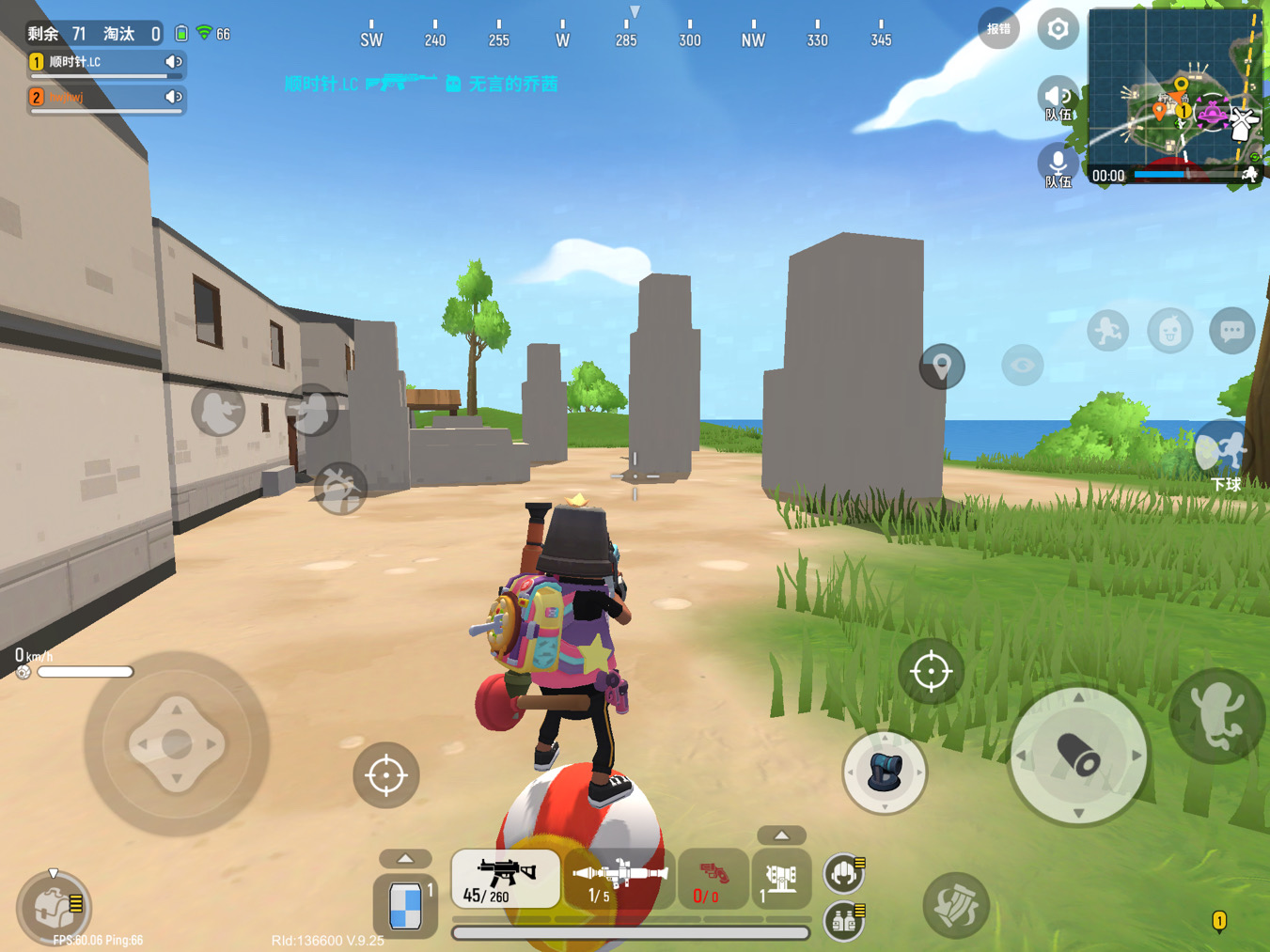
Task: Tap the sprint running-man icon
Action: click(1106, 331)
